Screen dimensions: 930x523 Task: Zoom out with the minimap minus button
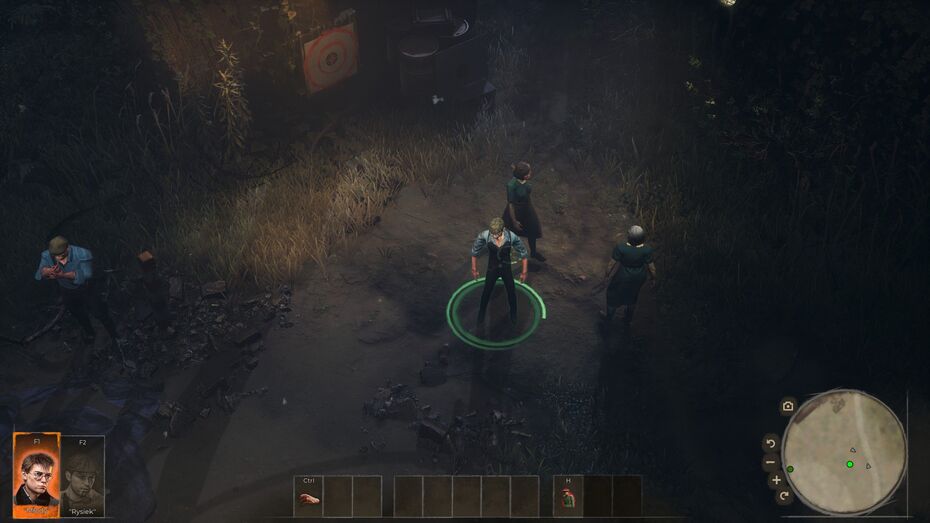tap(770, 462)
